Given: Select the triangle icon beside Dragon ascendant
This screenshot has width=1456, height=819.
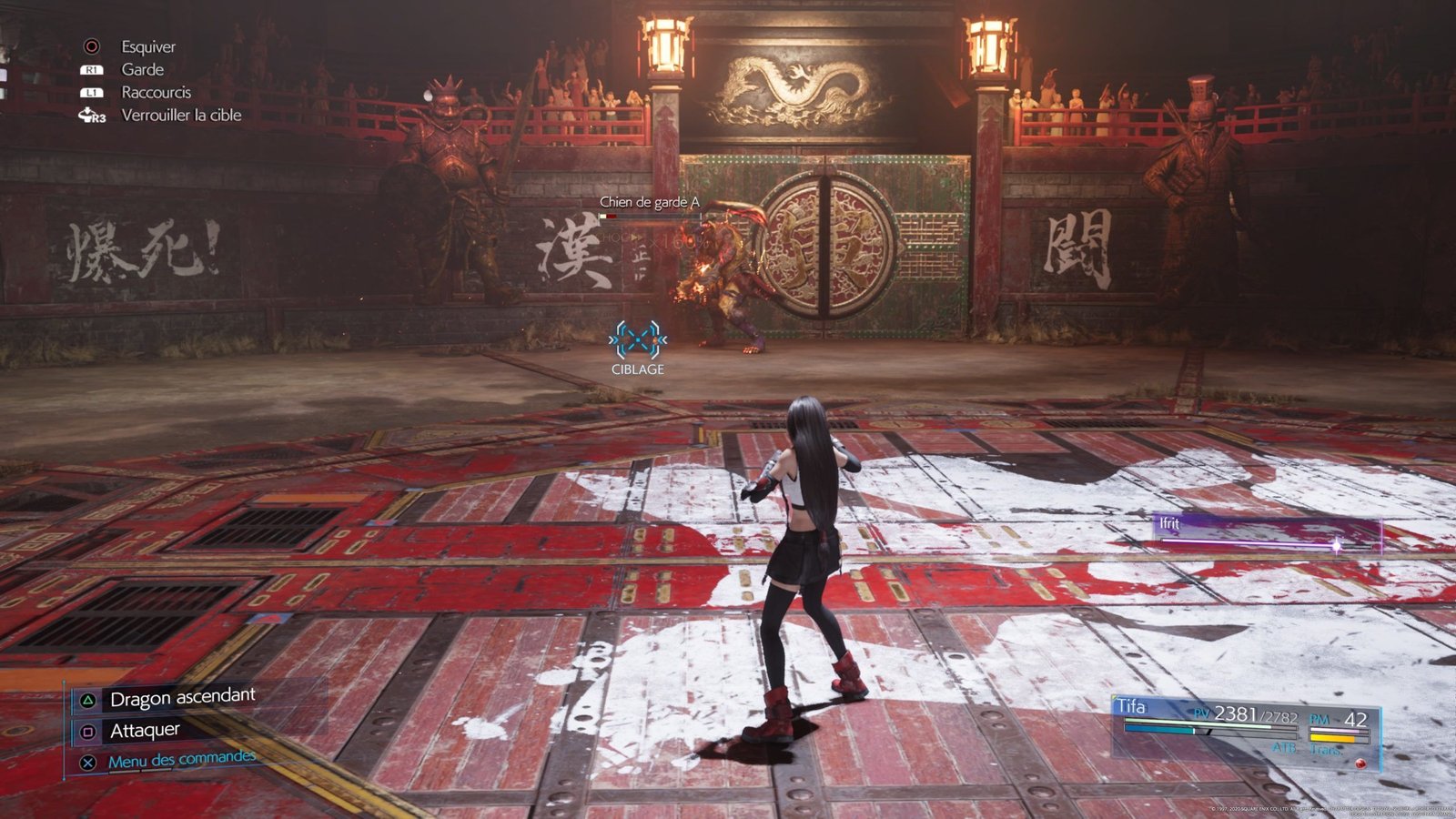Looking at the screenshot, I should pos(88,701).
